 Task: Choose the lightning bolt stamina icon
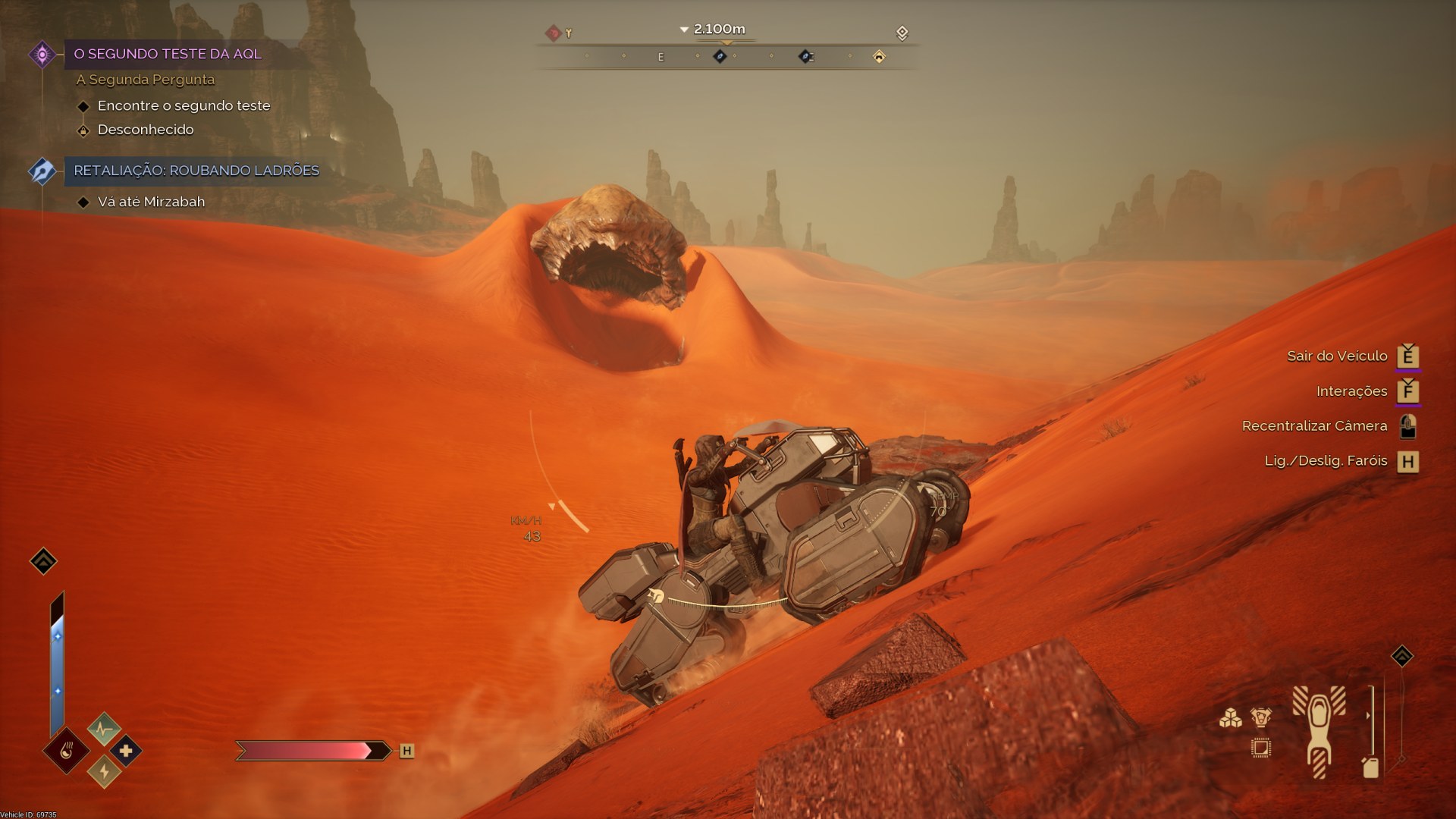[104, 772]
